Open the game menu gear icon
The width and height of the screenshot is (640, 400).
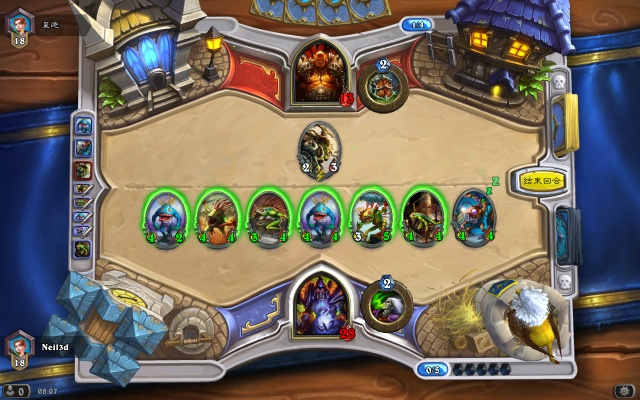[x=622, y=388]
